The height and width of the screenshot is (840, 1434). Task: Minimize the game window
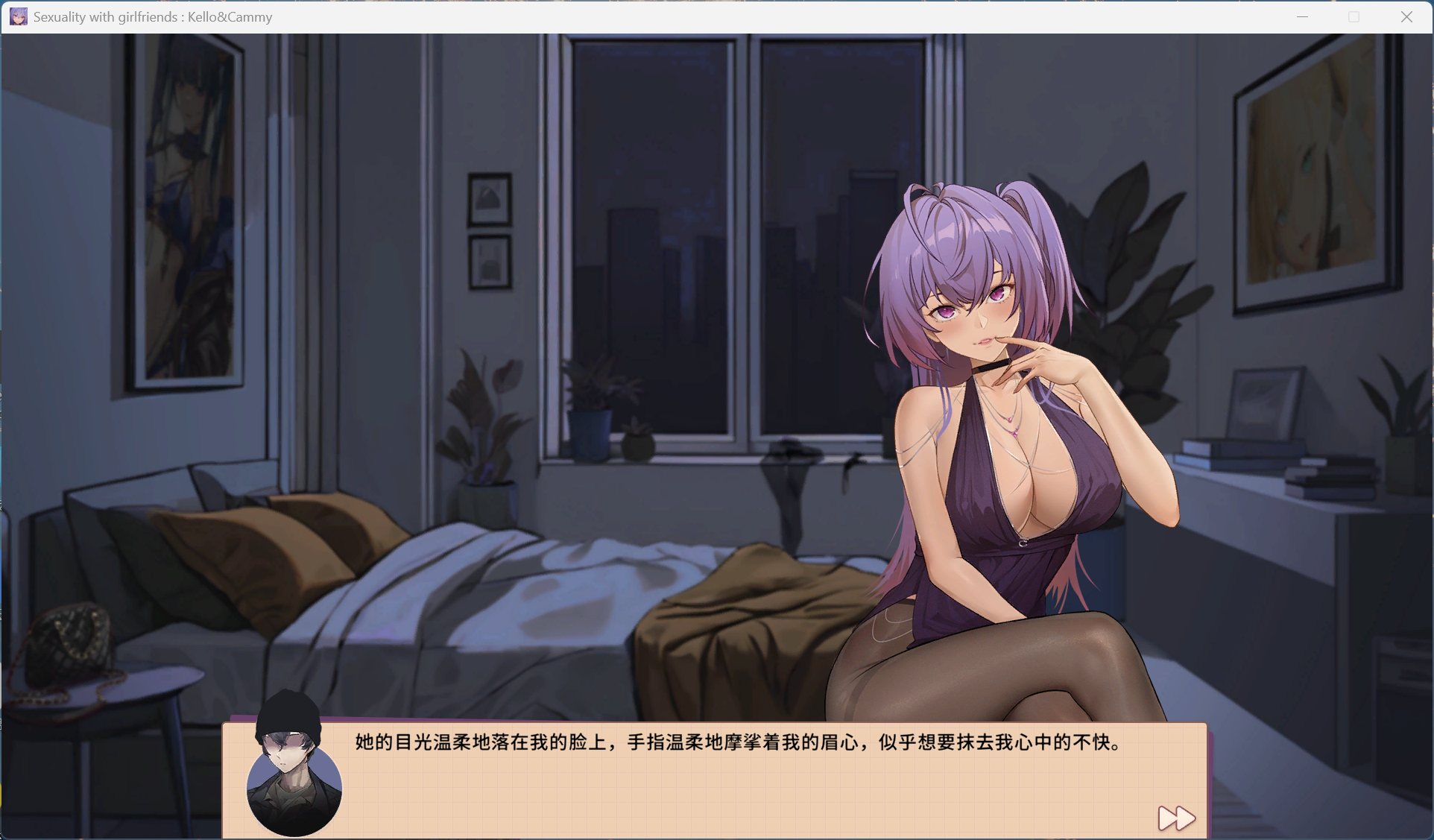(1302, 16)
